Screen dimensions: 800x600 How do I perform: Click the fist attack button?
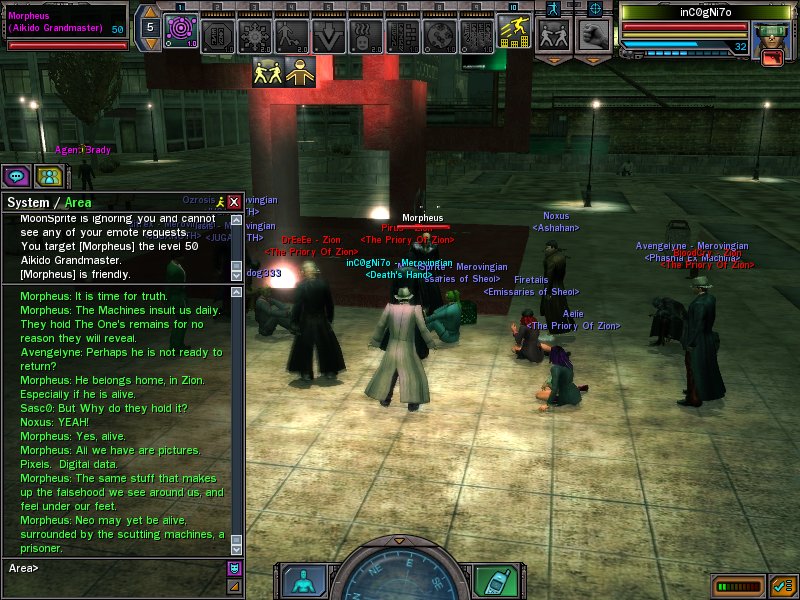tap(595, 35)
